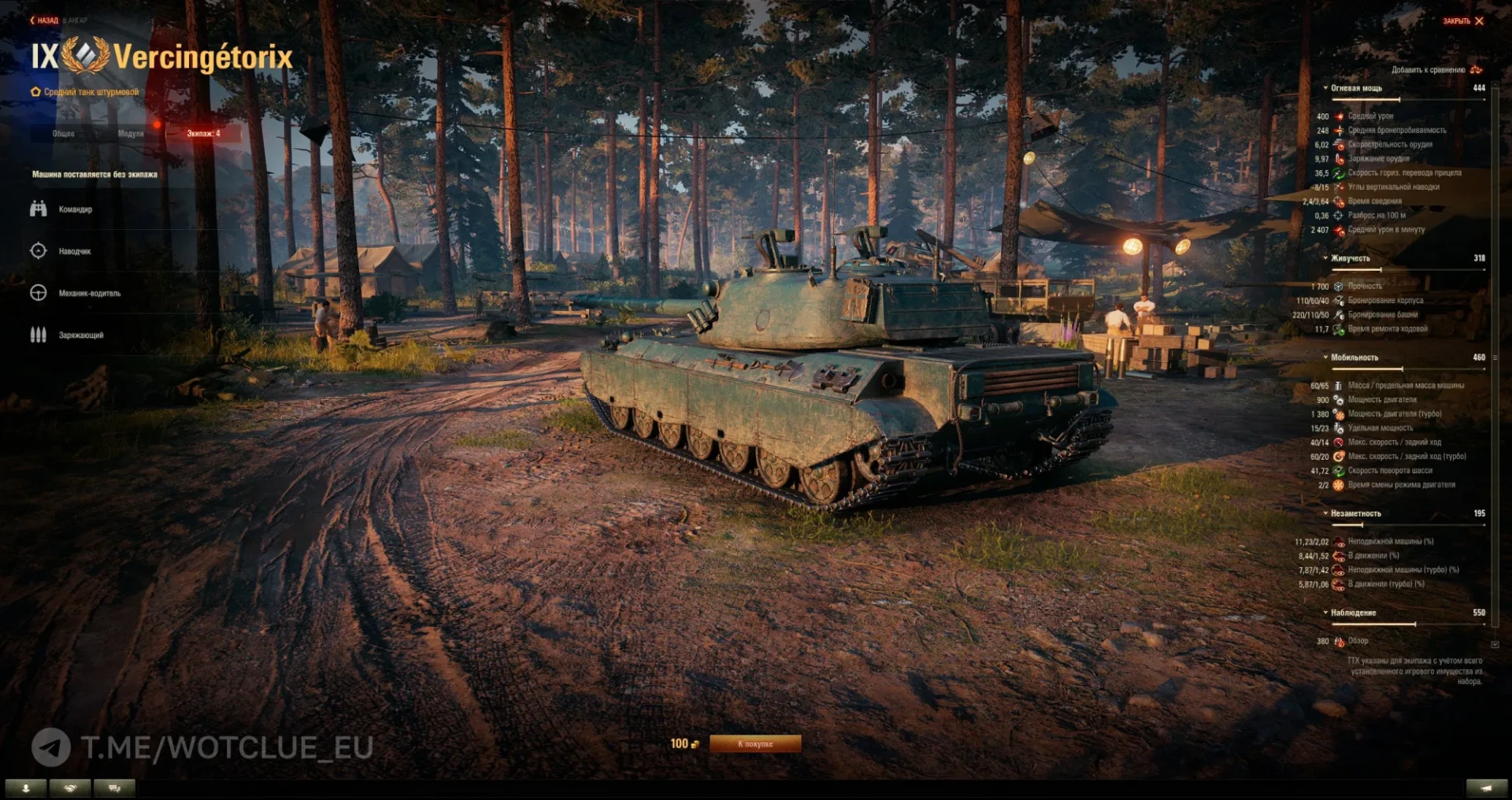Image resolution: width=1512 pixels, height=800 pixels.
Task: Click the Заряжающий crew member row
Action: point(80,335)
